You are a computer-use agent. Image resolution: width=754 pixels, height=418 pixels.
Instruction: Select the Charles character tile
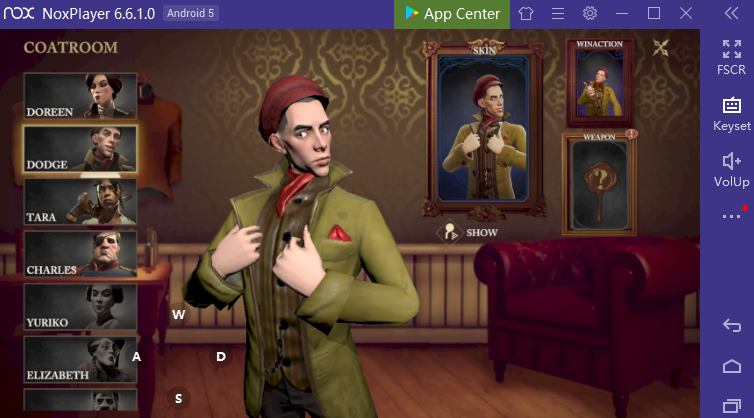80,255
